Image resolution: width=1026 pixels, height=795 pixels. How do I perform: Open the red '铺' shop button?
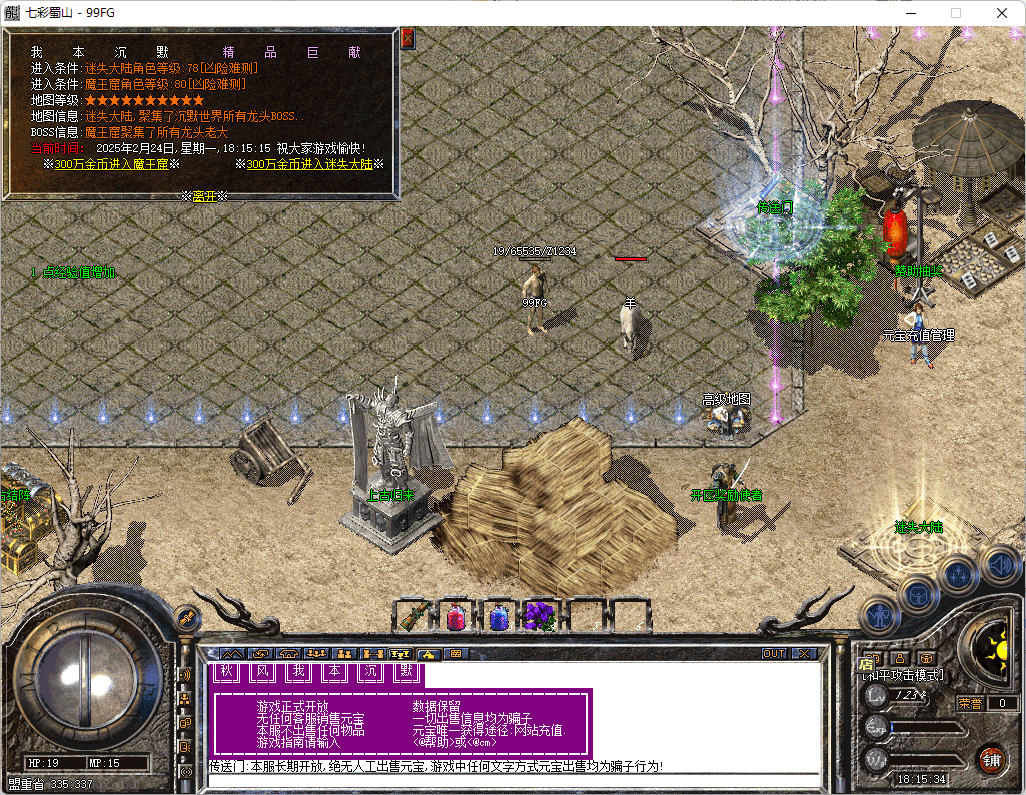point(991,759)
